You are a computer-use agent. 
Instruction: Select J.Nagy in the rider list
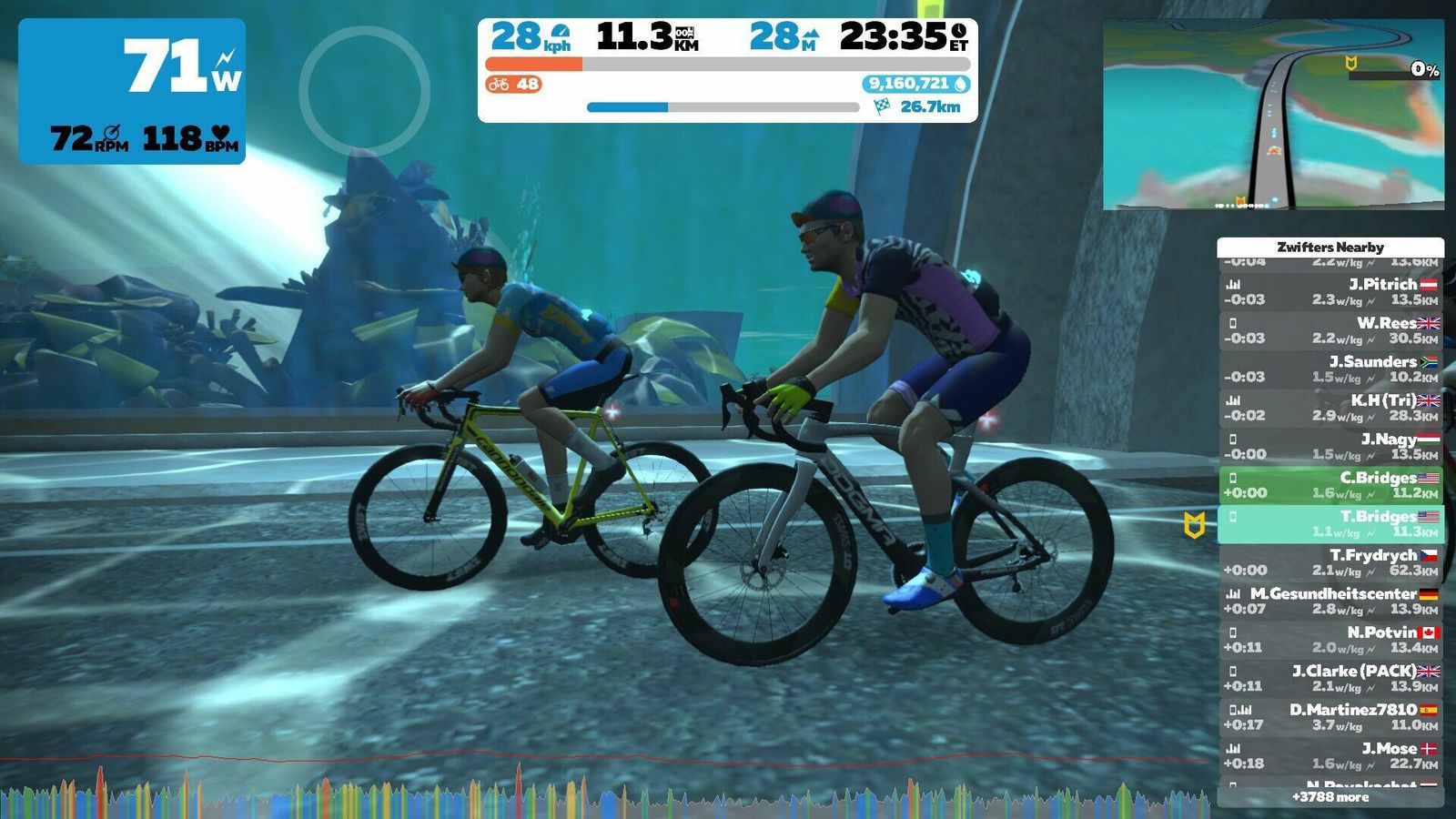point(1330,446)
